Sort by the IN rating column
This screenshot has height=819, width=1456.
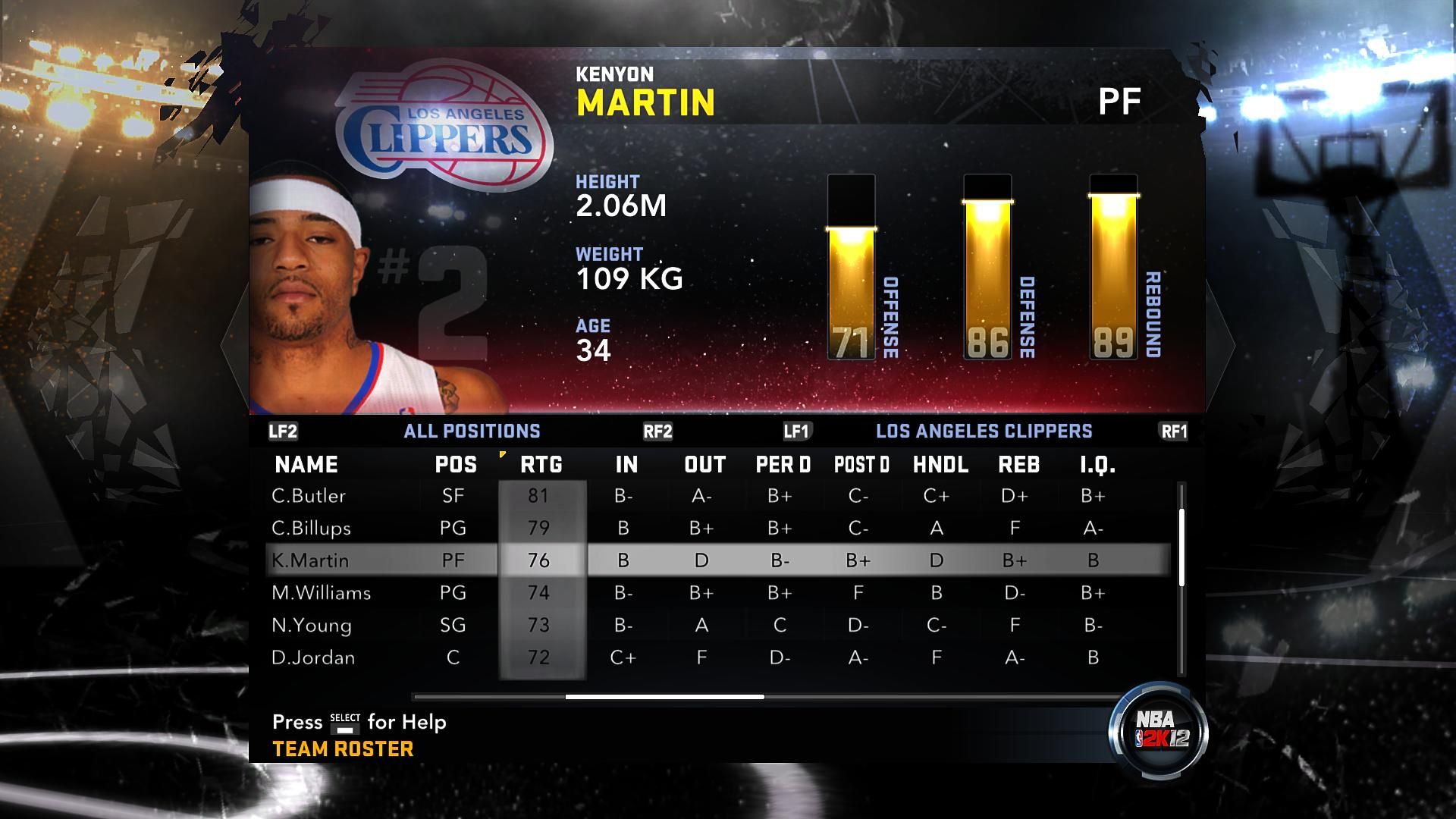pyautogui.click(x=626, y=465)
